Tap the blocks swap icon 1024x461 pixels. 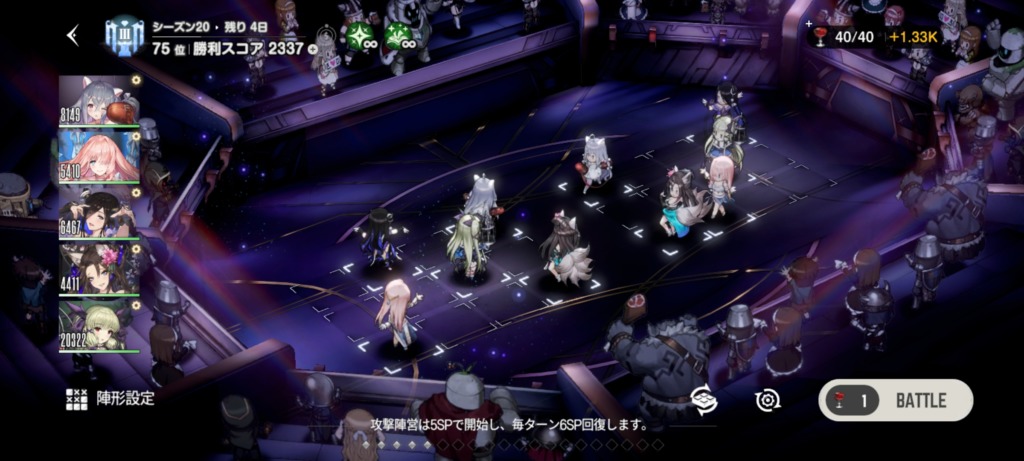(704, 398)
